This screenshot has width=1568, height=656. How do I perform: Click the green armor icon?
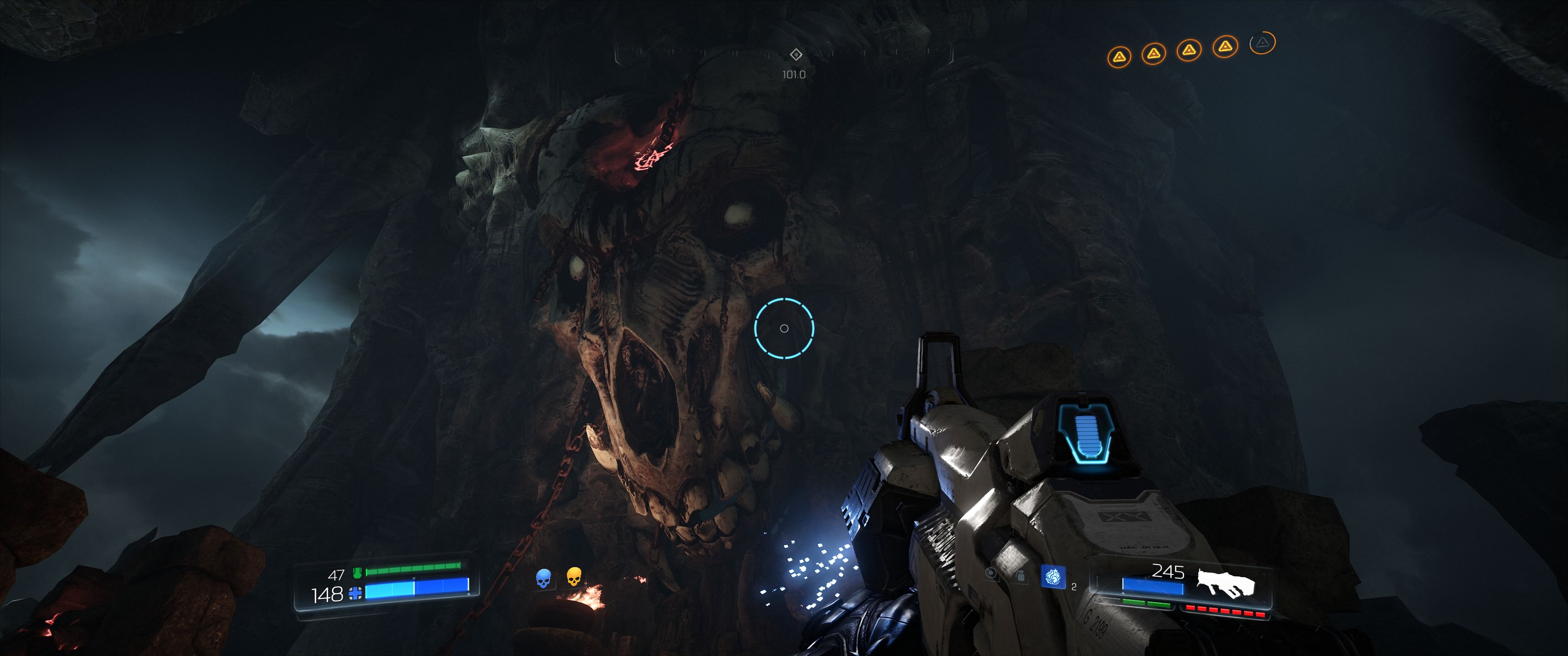click(x=357, y=573)
